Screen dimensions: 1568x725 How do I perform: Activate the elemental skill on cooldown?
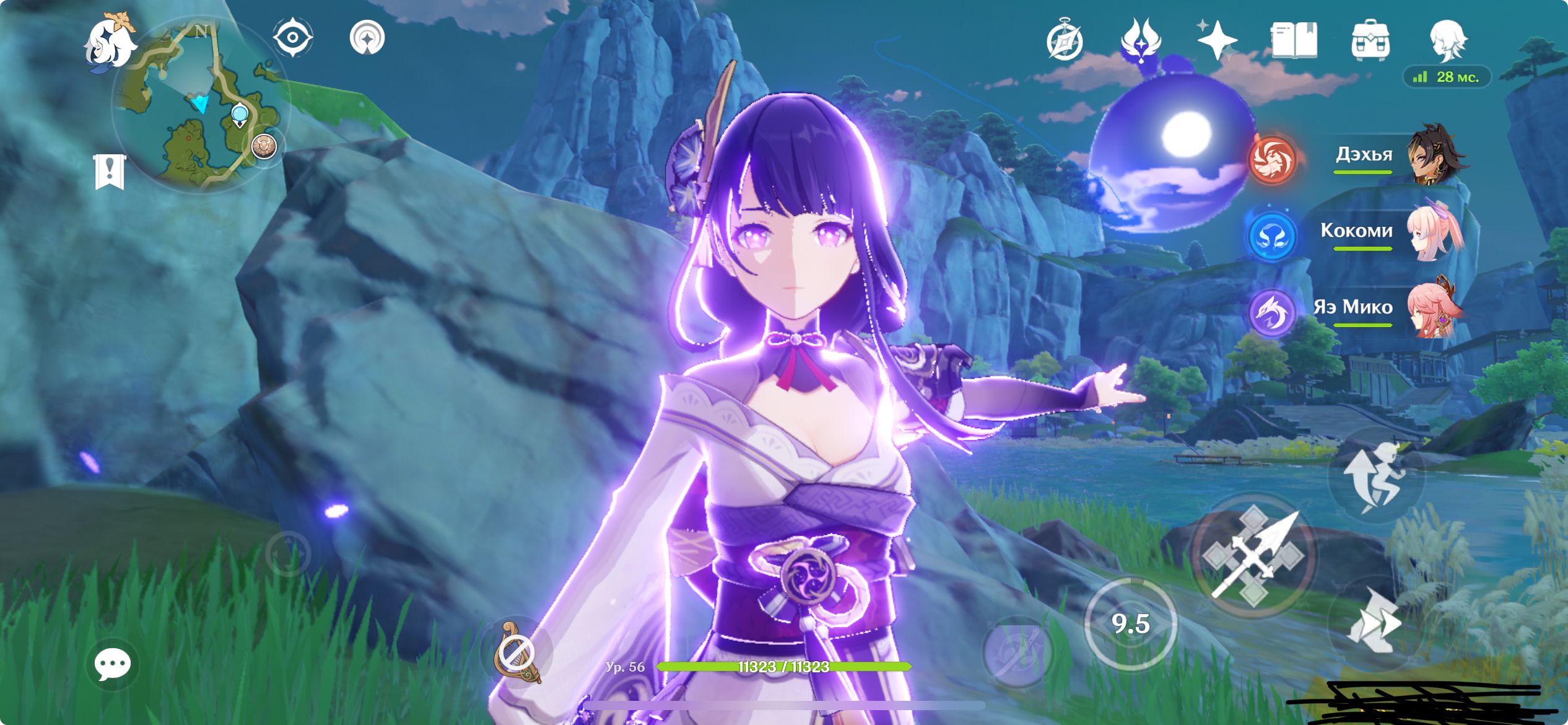(x=1131, y=623)
